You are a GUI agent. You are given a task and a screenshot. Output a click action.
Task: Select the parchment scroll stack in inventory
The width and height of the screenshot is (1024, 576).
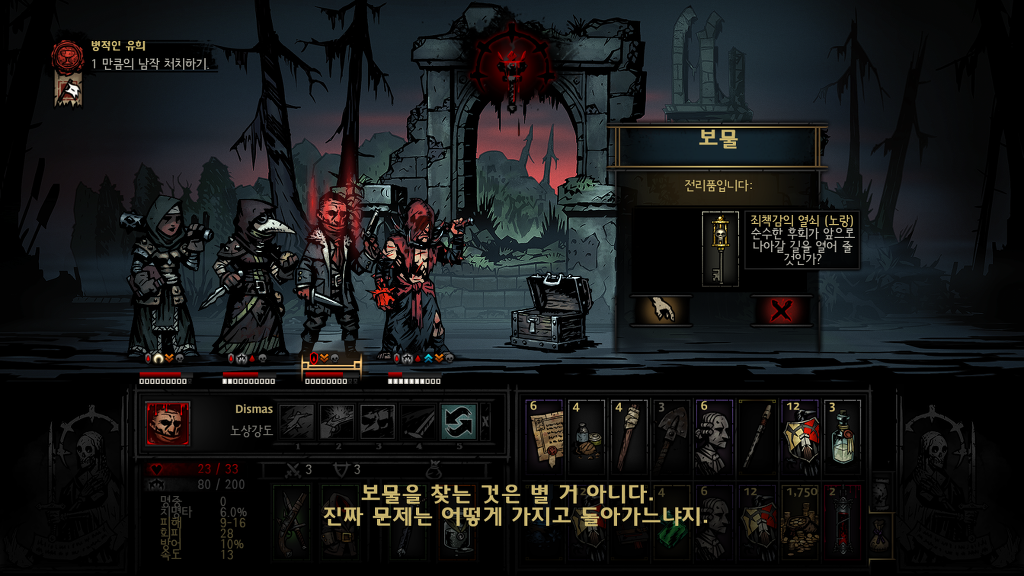click(545, 436)
